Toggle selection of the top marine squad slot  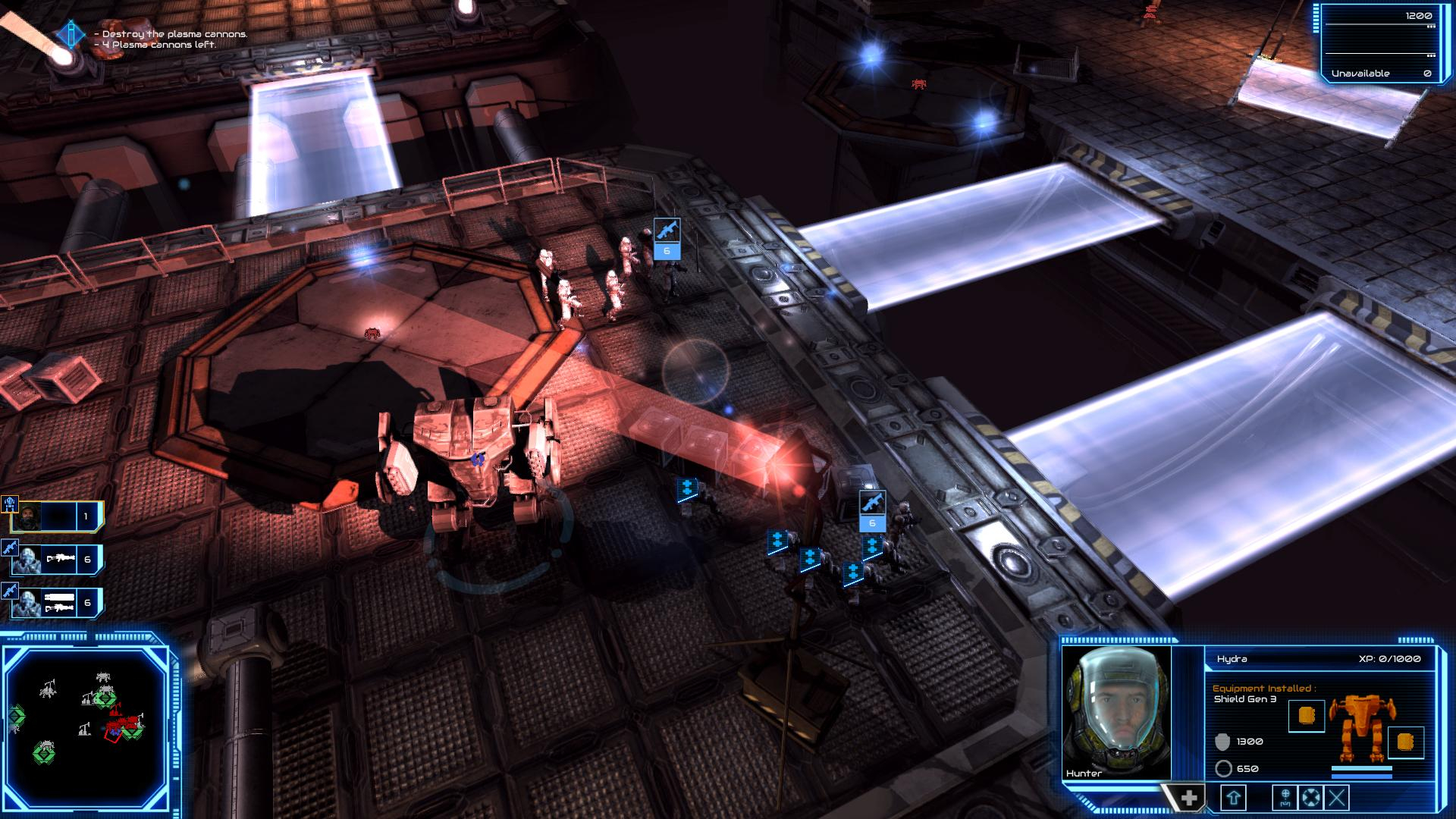click(x=55, y=516)
